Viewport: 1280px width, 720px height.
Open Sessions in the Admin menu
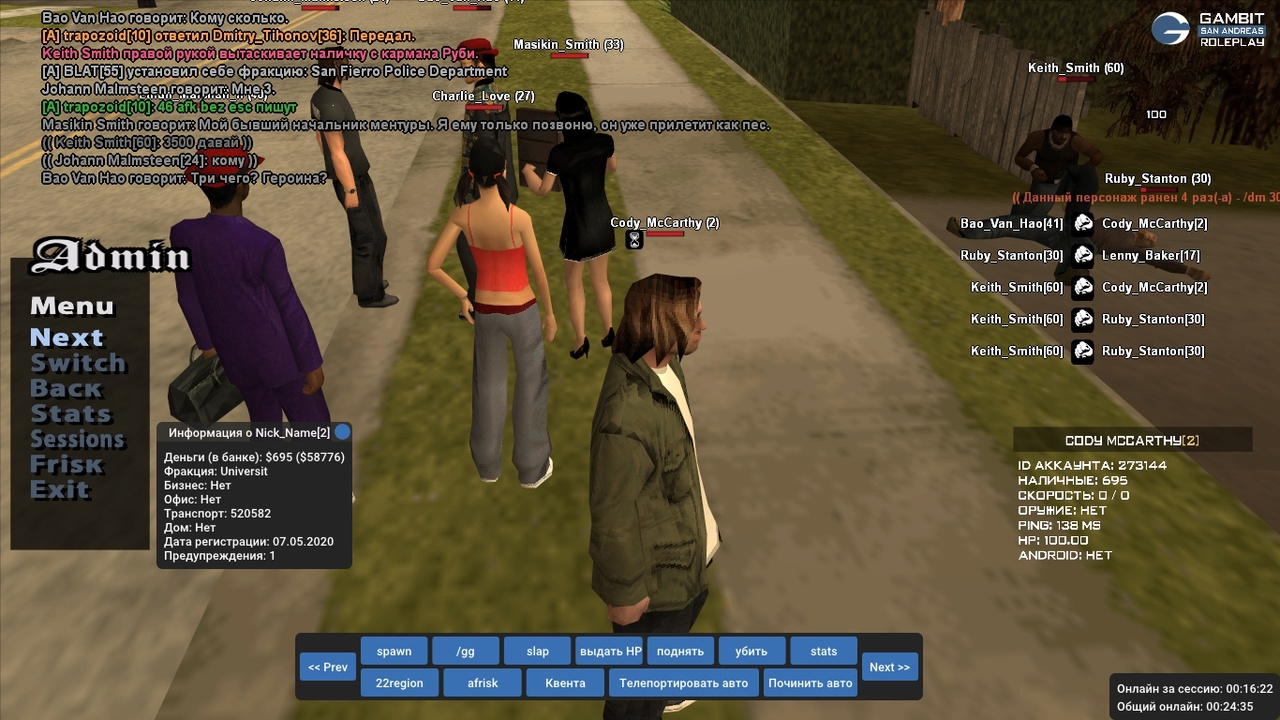(x=77, y=439)
